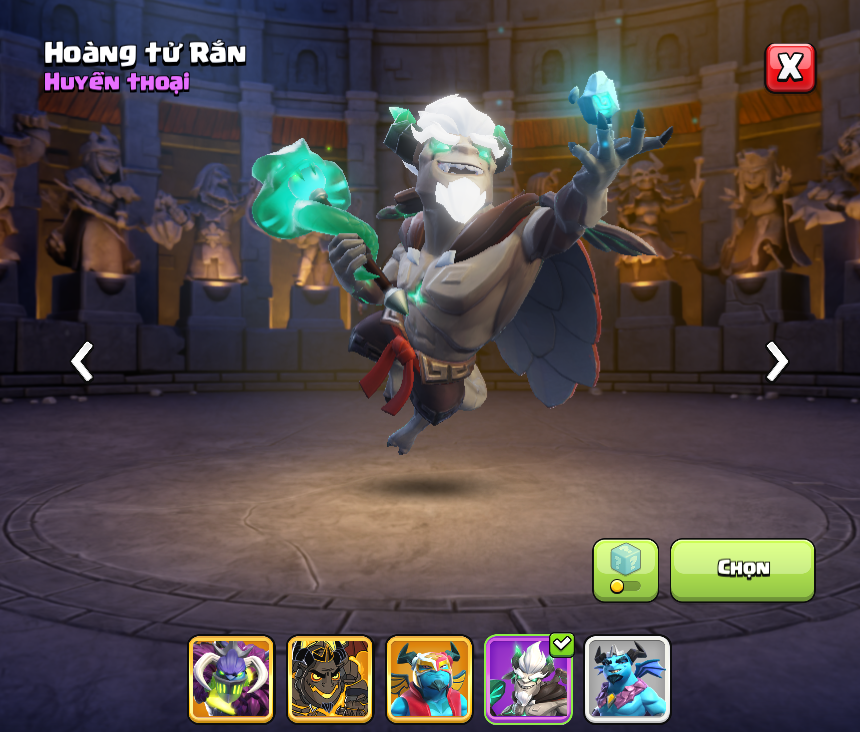The width and height of the screenshot is (860, 732).
Task: Toggle the blue cube scenery button
Action: pyautogui.click(x=625, y=570)
